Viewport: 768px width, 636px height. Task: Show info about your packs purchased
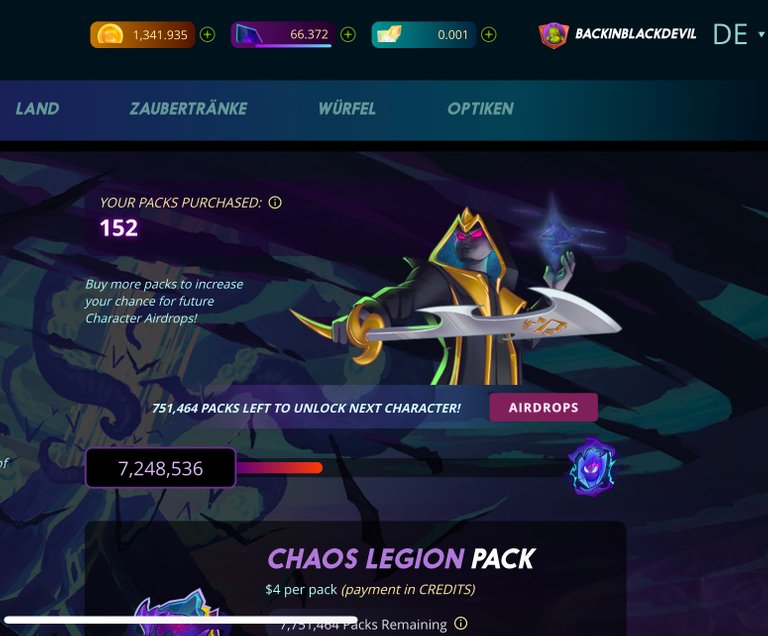pos(275,202)
